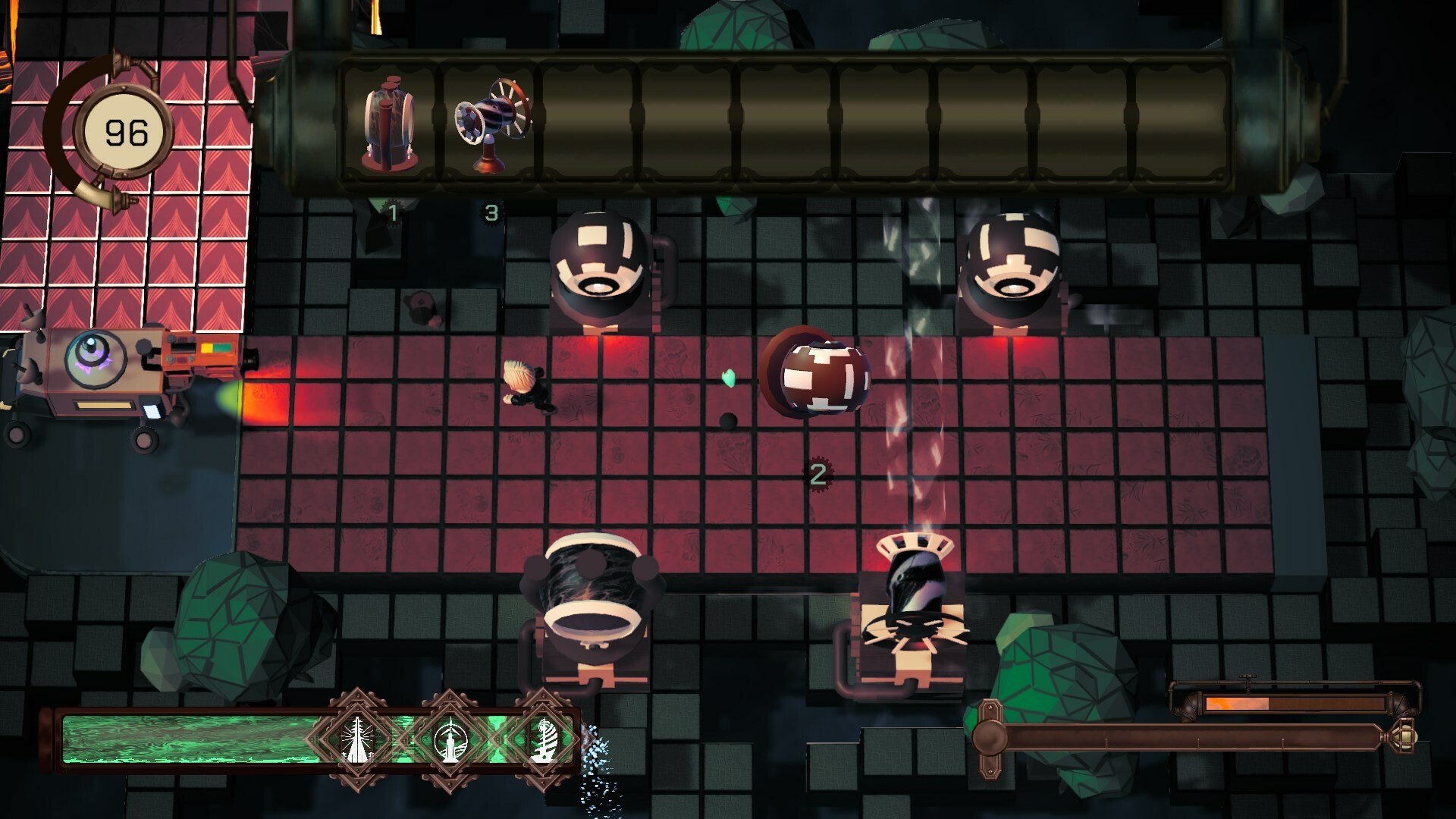Viewport: 1456px width, 819px height.
Task: Trigger the spiral feather ability icon
Action: [x=543, y=739]
